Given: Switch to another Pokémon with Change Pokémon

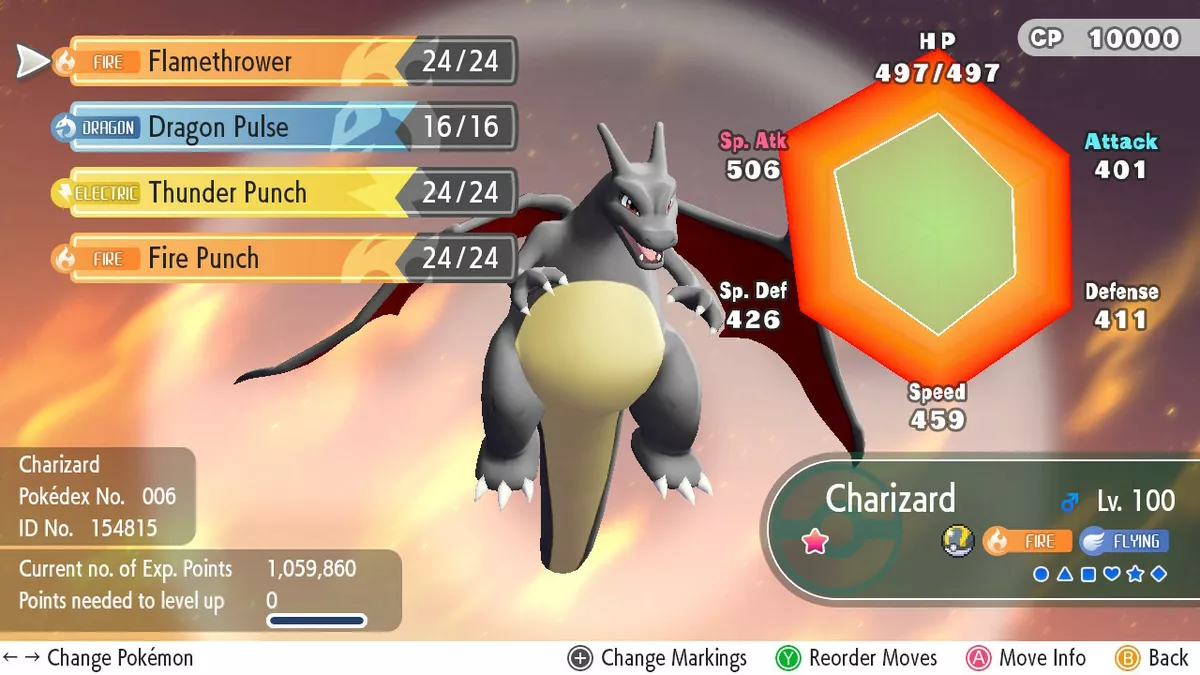Looking at the screenshot, I should (98, 658).
